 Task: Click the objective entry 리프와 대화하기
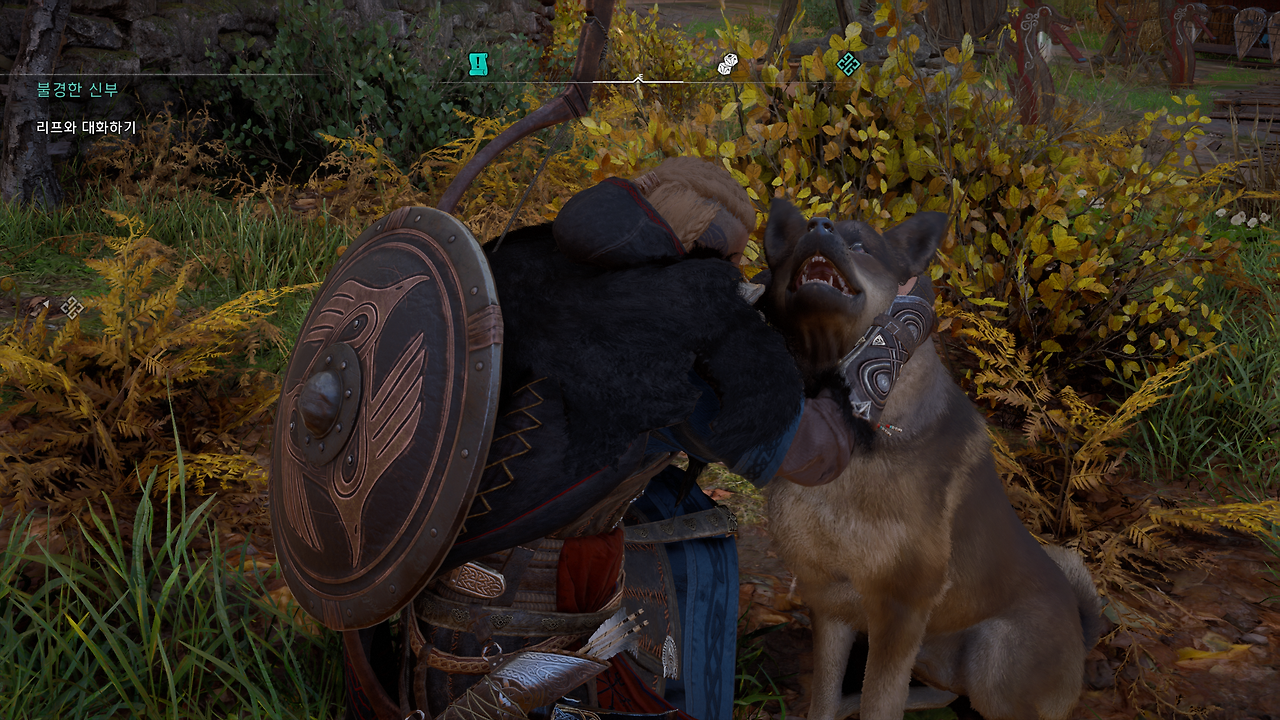pyautogui.click(x=85, y=128)
